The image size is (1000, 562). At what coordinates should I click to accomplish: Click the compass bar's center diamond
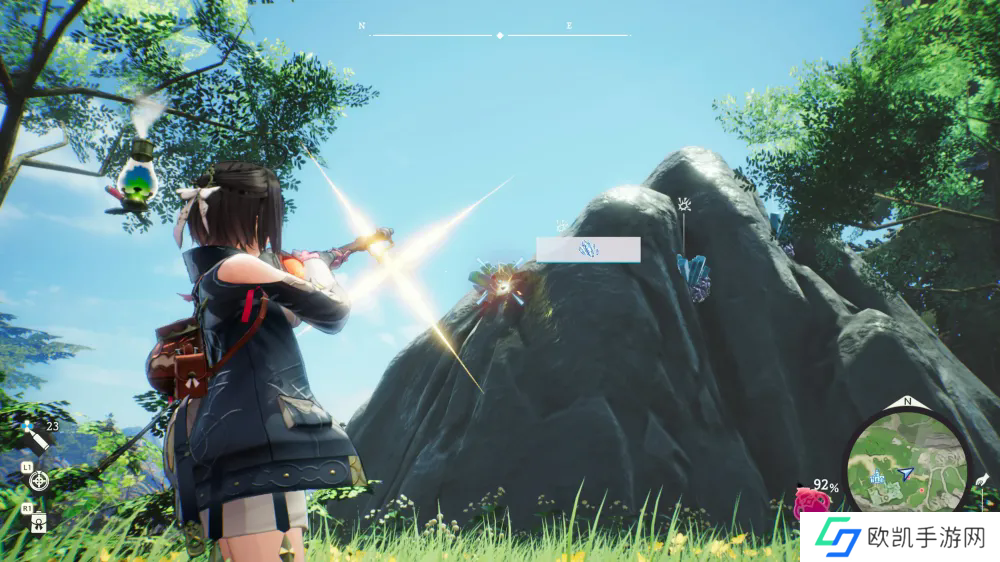tap(500, 35)
